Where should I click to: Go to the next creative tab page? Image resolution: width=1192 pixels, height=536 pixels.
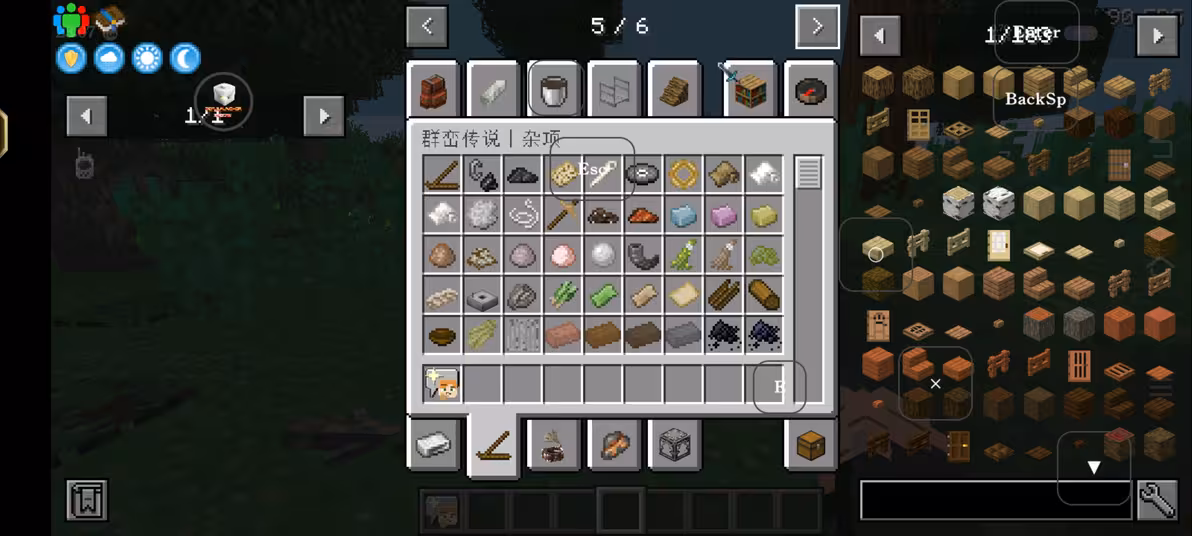click(817, 27)
